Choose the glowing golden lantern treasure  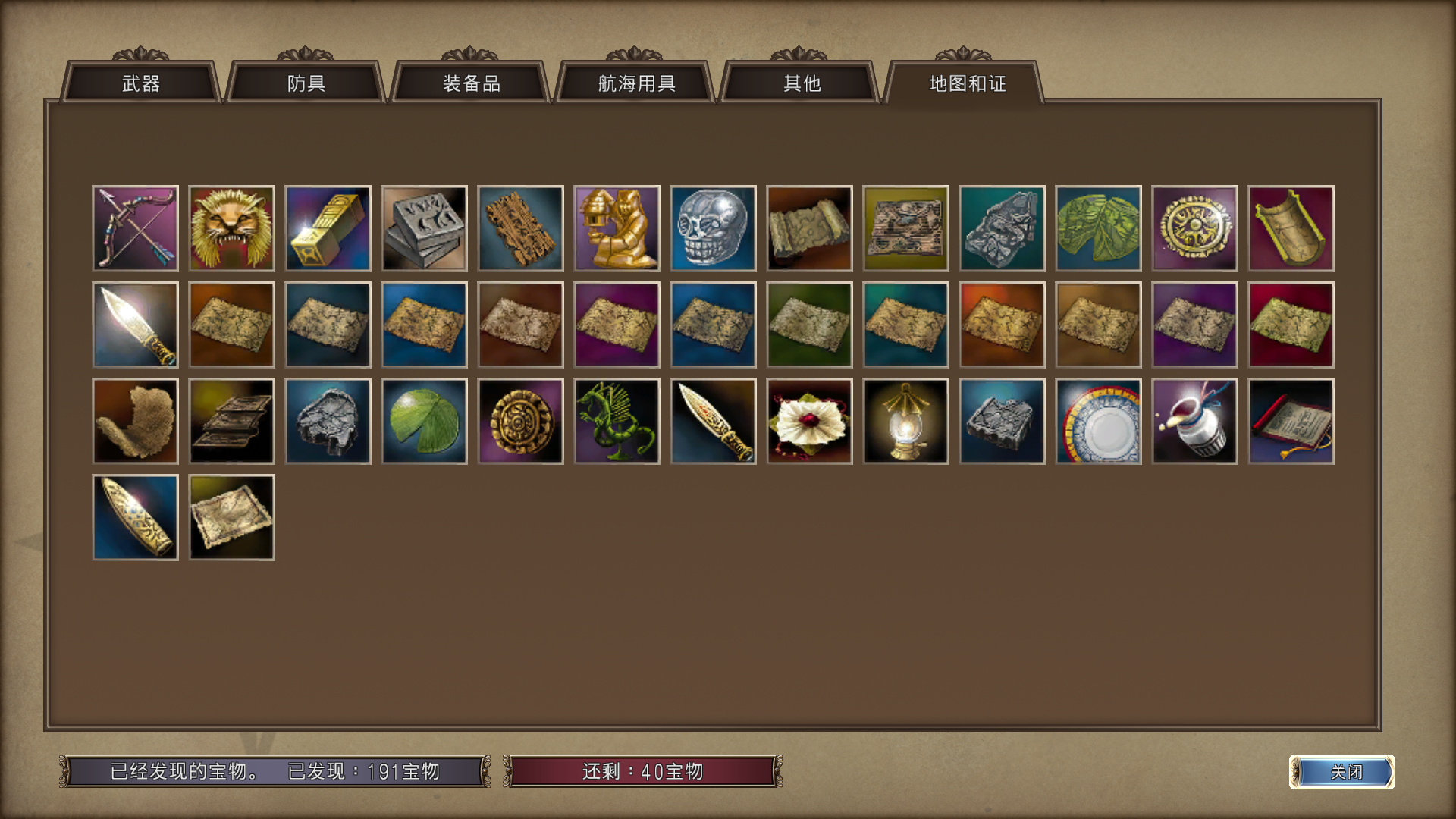point(906,421)
